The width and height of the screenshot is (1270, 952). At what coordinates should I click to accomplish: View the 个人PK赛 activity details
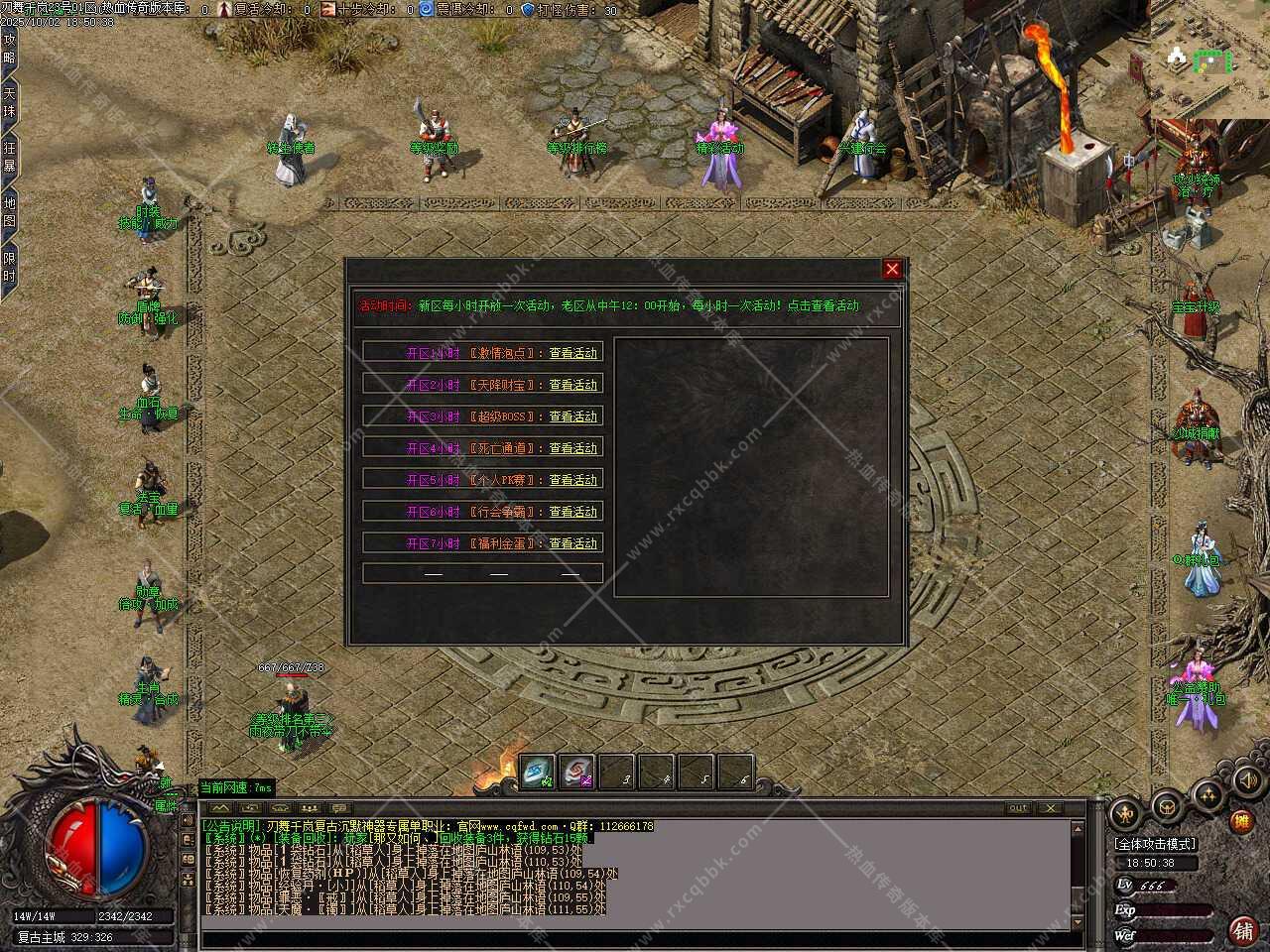573,480
